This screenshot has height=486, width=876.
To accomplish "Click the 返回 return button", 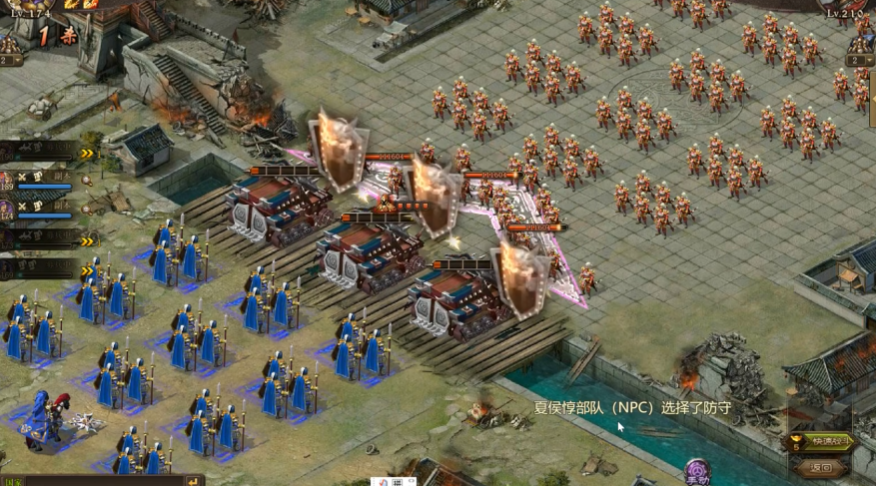I will point(821,467).
